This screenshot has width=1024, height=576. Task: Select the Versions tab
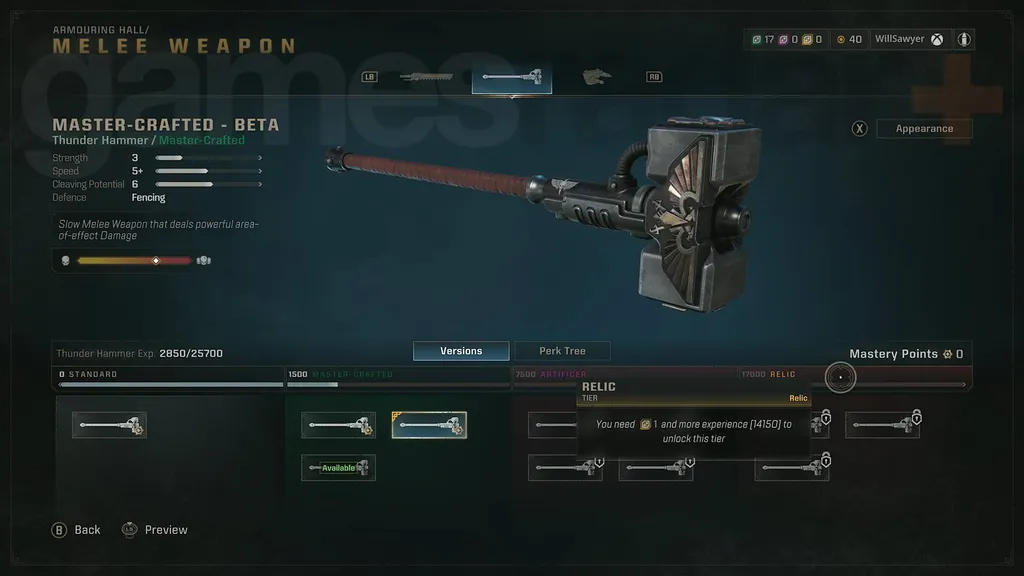tap(461, 351)
